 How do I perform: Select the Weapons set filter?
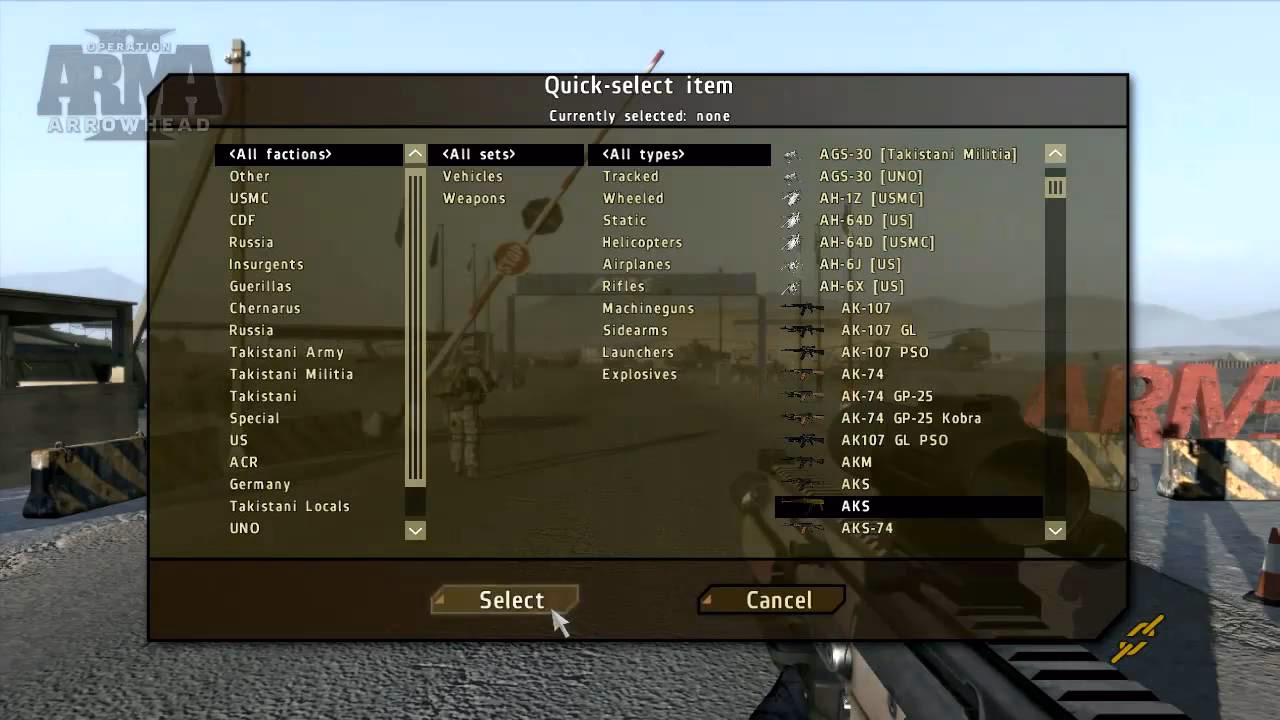point(474,198)
